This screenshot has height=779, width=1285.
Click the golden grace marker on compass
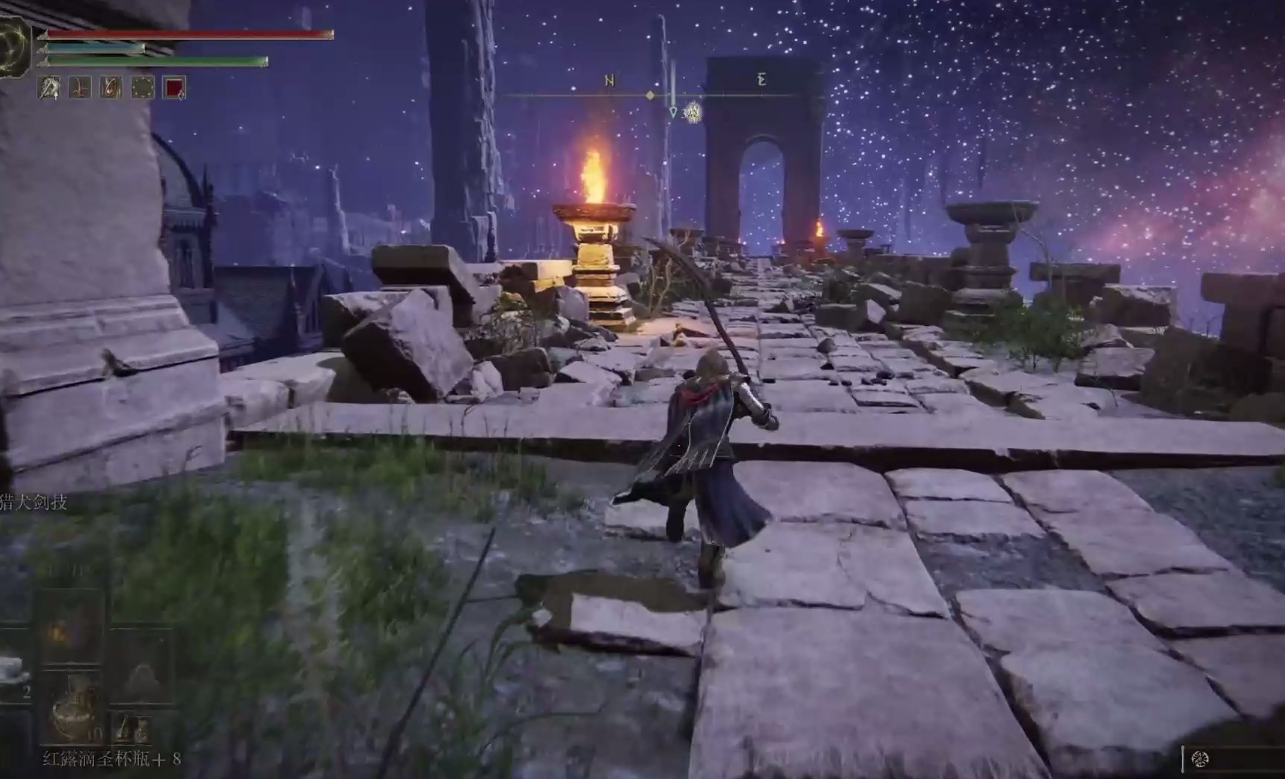[x=692, y=112]
